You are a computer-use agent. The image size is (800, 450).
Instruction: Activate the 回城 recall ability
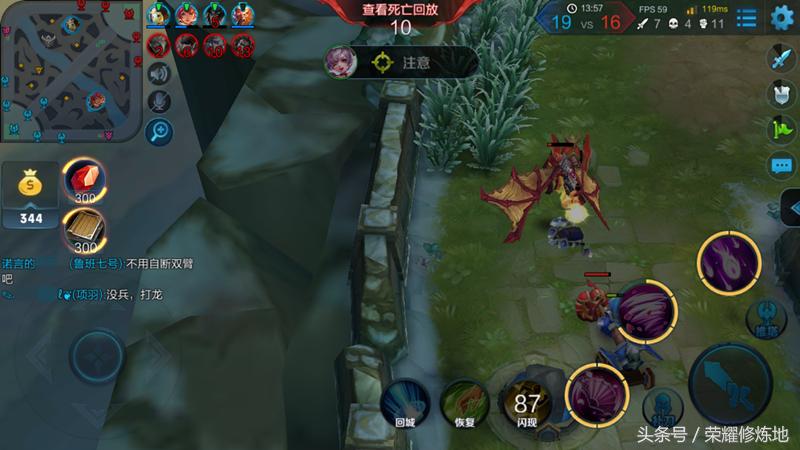(x=404, y=402)
